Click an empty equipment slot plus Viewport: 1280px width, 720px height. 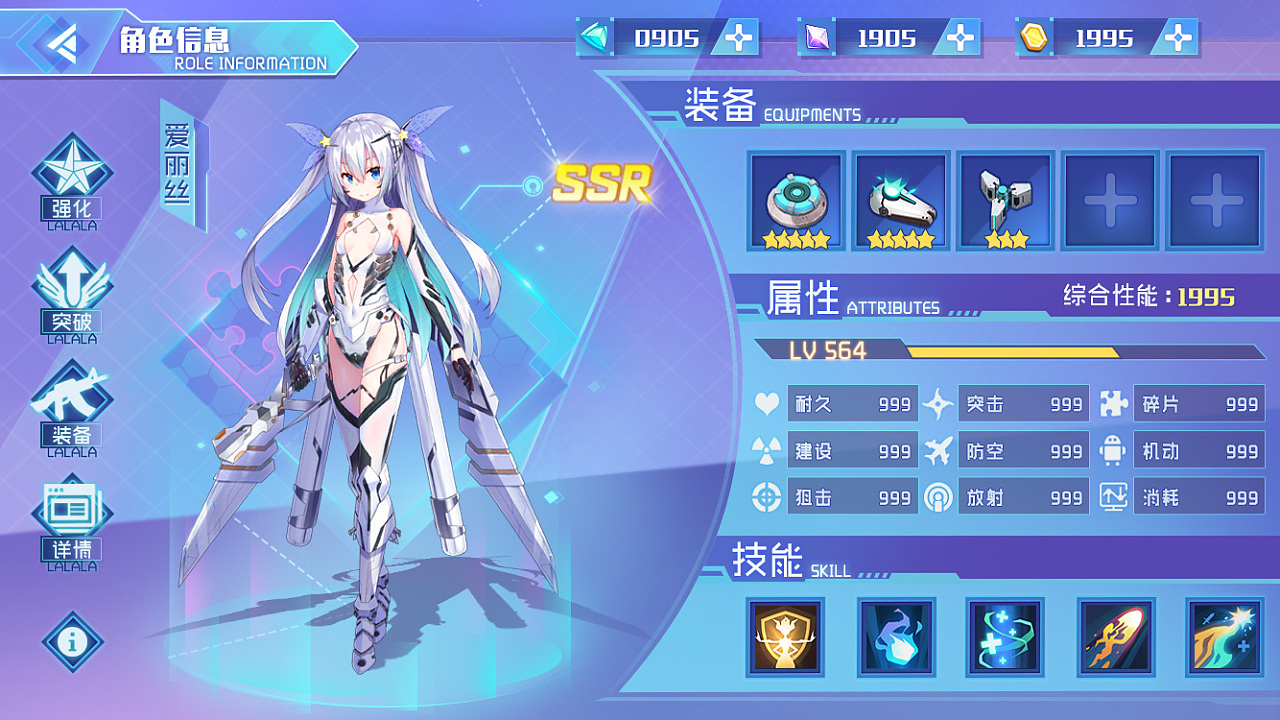[x=1110, y=198]
